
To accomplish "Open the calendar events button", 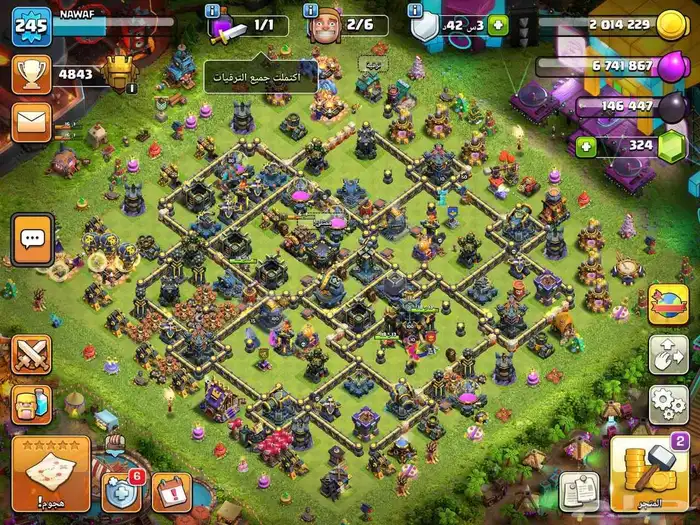I will coord(171,491).
